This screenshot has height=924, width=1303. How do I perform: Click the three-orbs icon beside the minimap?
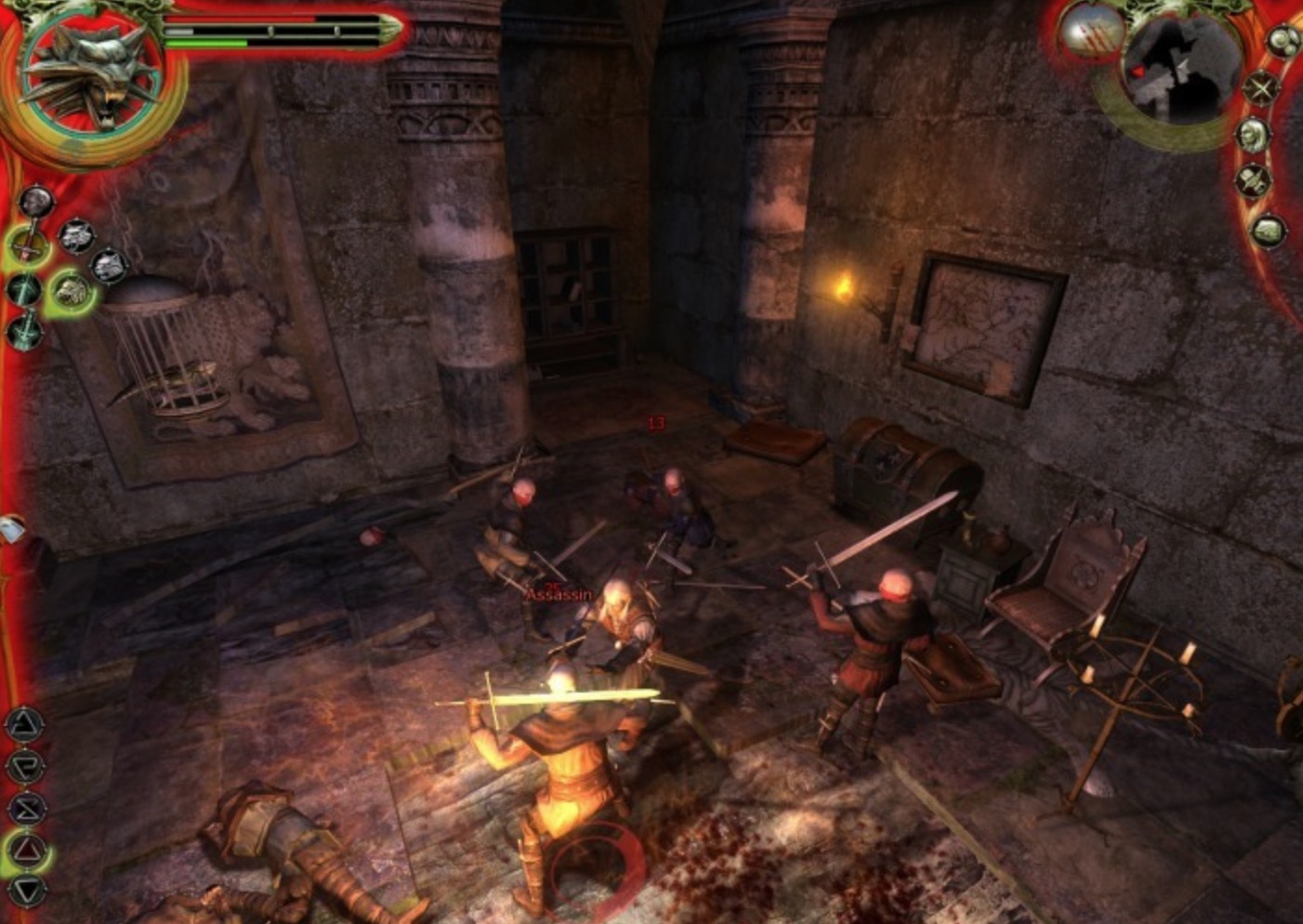[x=1283, y=41]
